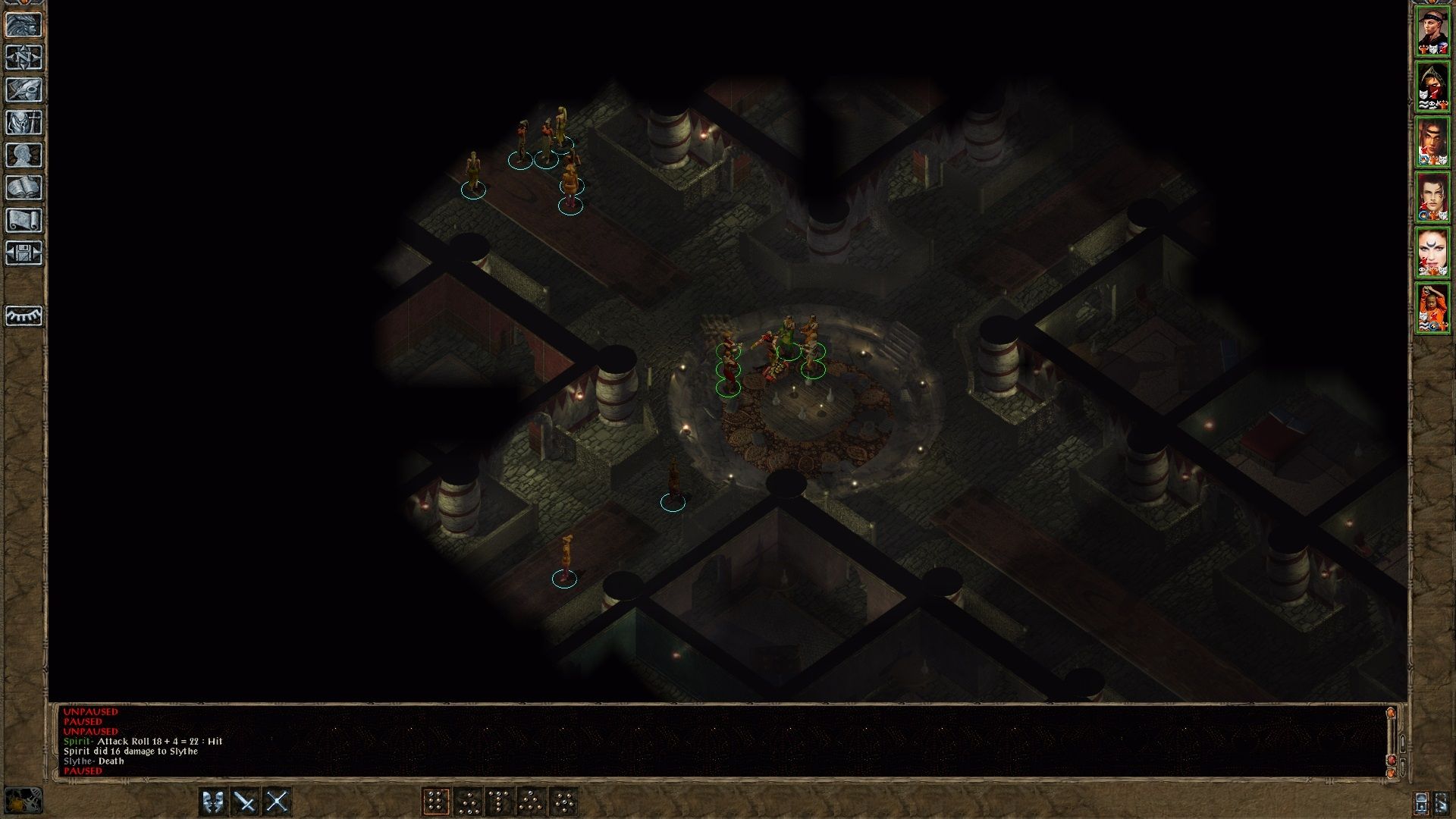Open the journal quill icon
Viewport: 1456px width, 819px height.
(24, 90)
